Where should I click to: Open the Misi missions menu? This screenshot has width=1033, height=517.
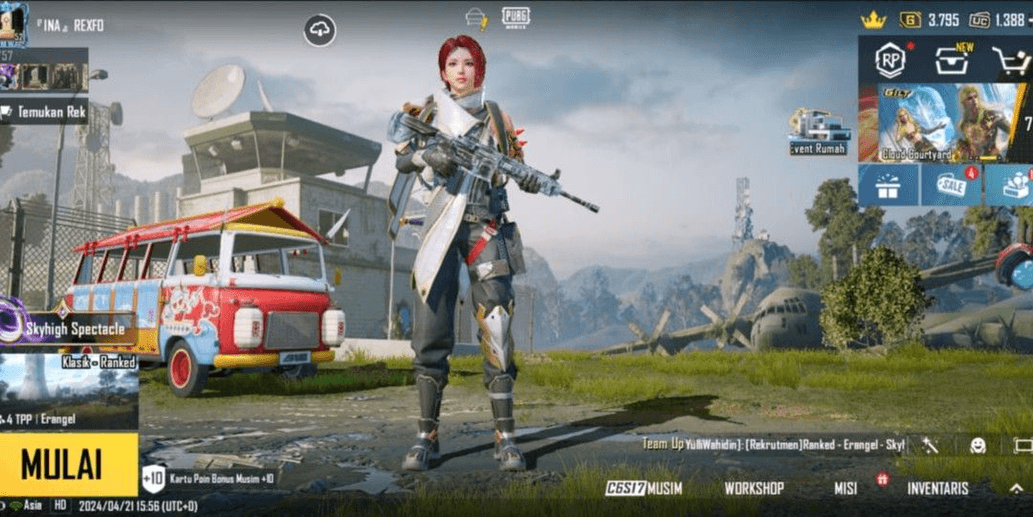[846, 488]
